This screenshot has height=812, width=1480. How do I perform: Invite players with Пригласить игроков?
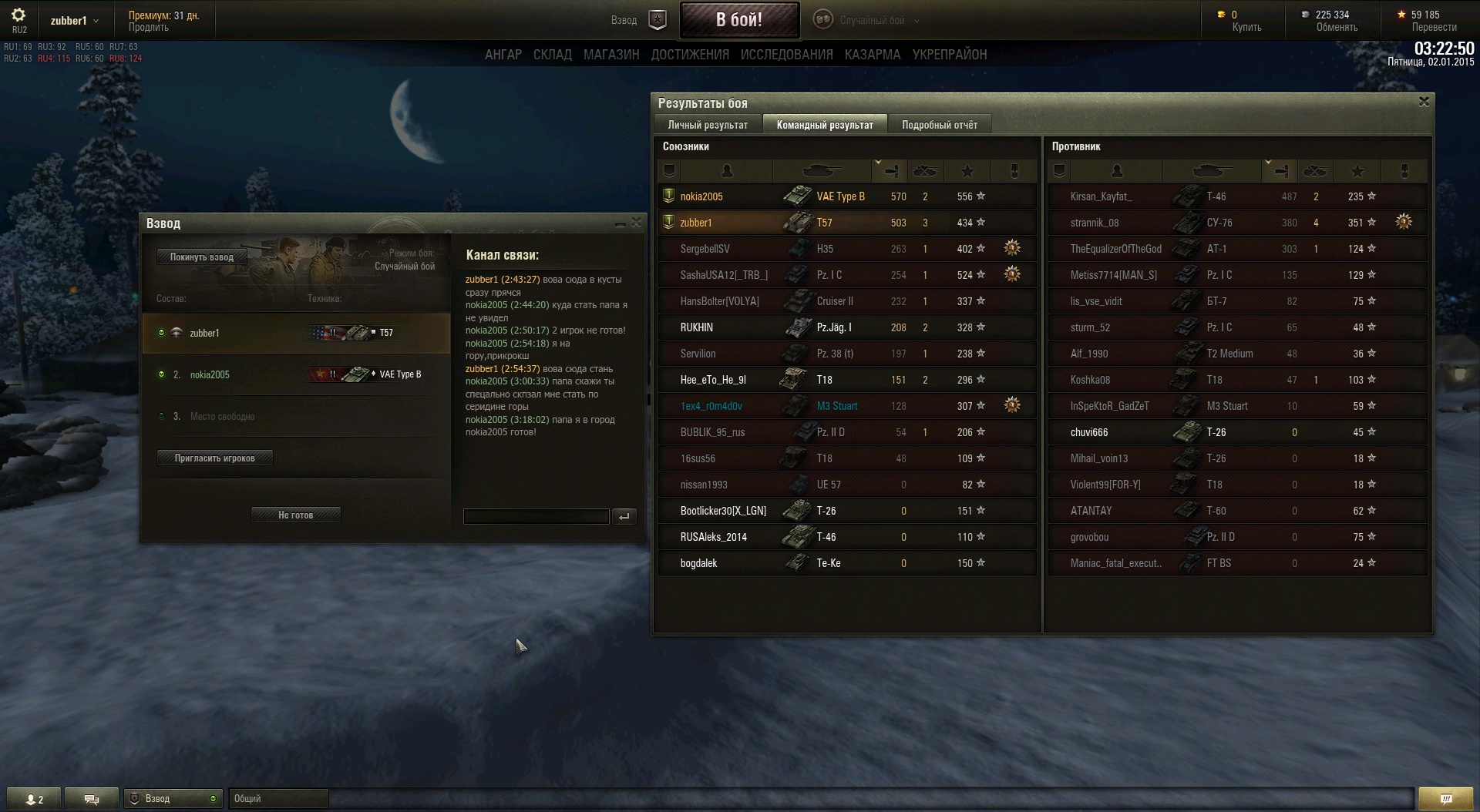click(214, 458)
